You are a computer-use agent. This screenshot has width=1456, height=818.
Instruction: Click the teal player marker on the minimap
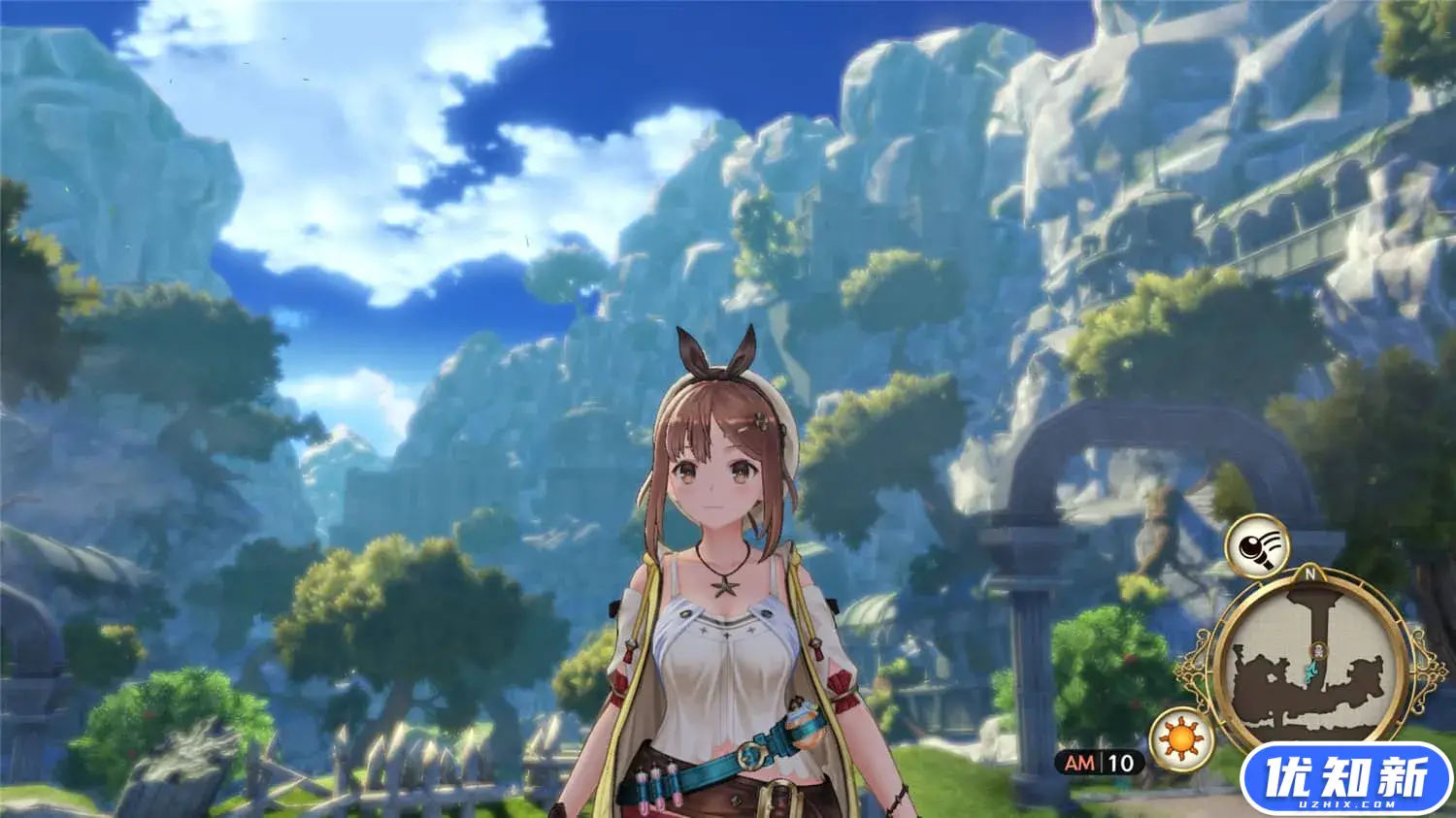[1309, 671]
